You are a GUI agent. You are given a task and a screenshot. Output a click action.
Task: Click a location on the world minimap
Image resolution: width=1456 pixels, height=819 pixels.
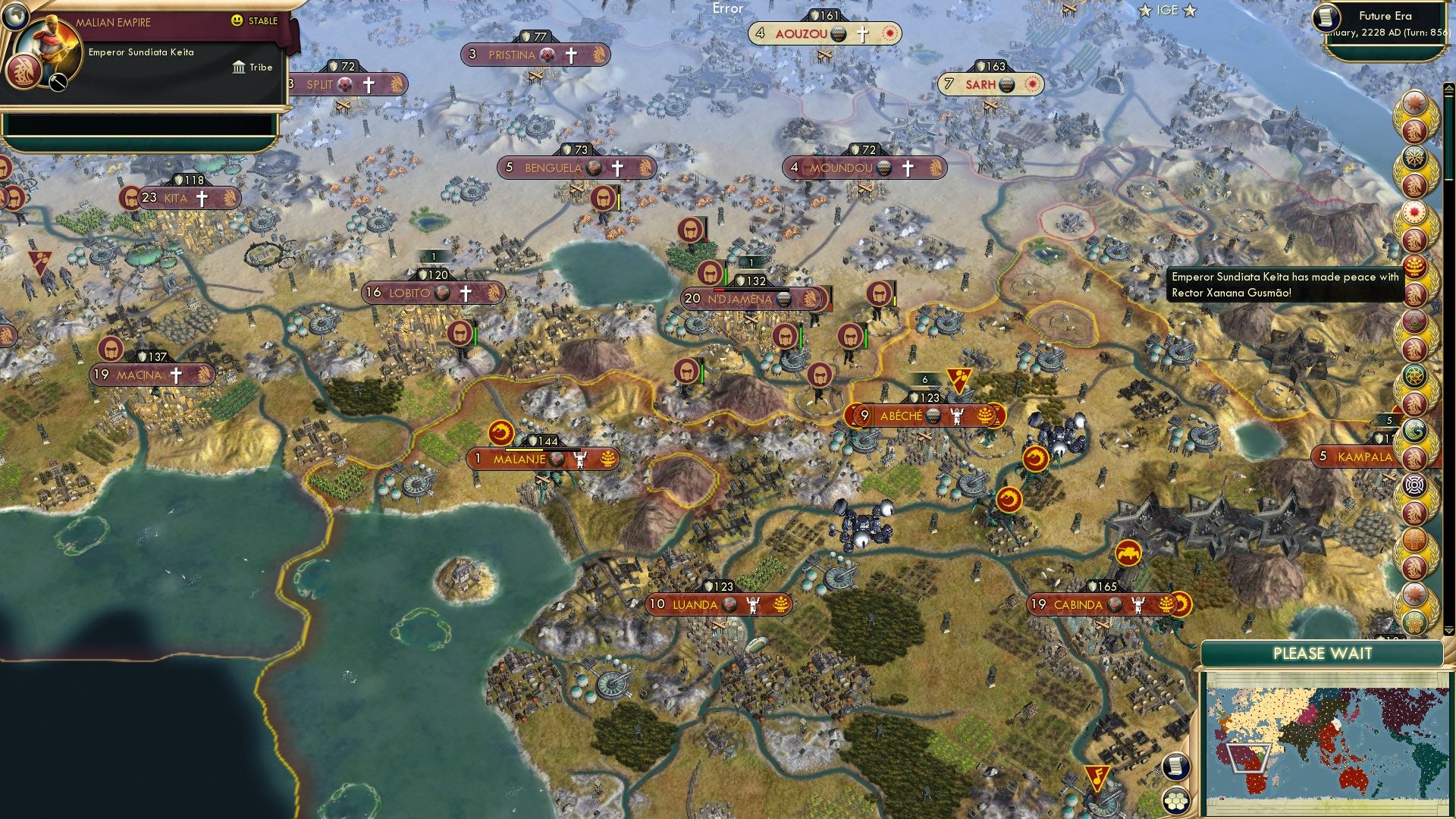1327,743
